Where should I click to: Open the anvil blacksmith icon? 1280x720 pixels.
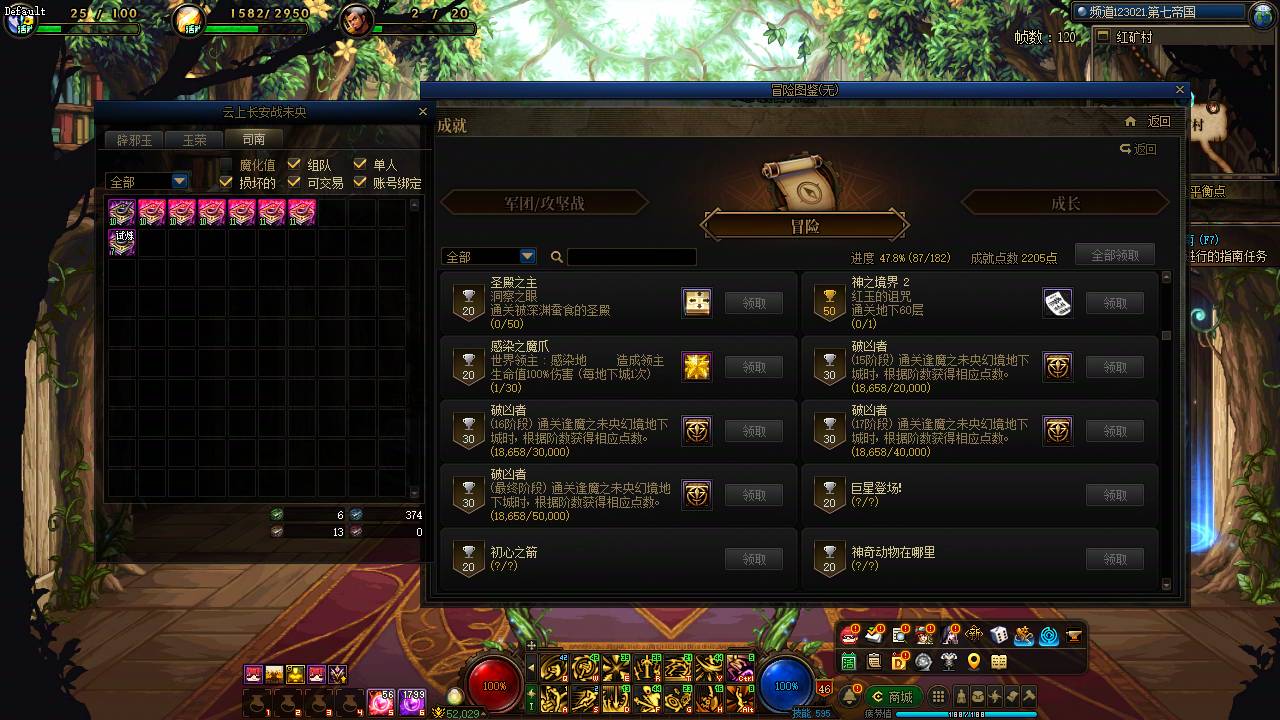point(1072,636)
